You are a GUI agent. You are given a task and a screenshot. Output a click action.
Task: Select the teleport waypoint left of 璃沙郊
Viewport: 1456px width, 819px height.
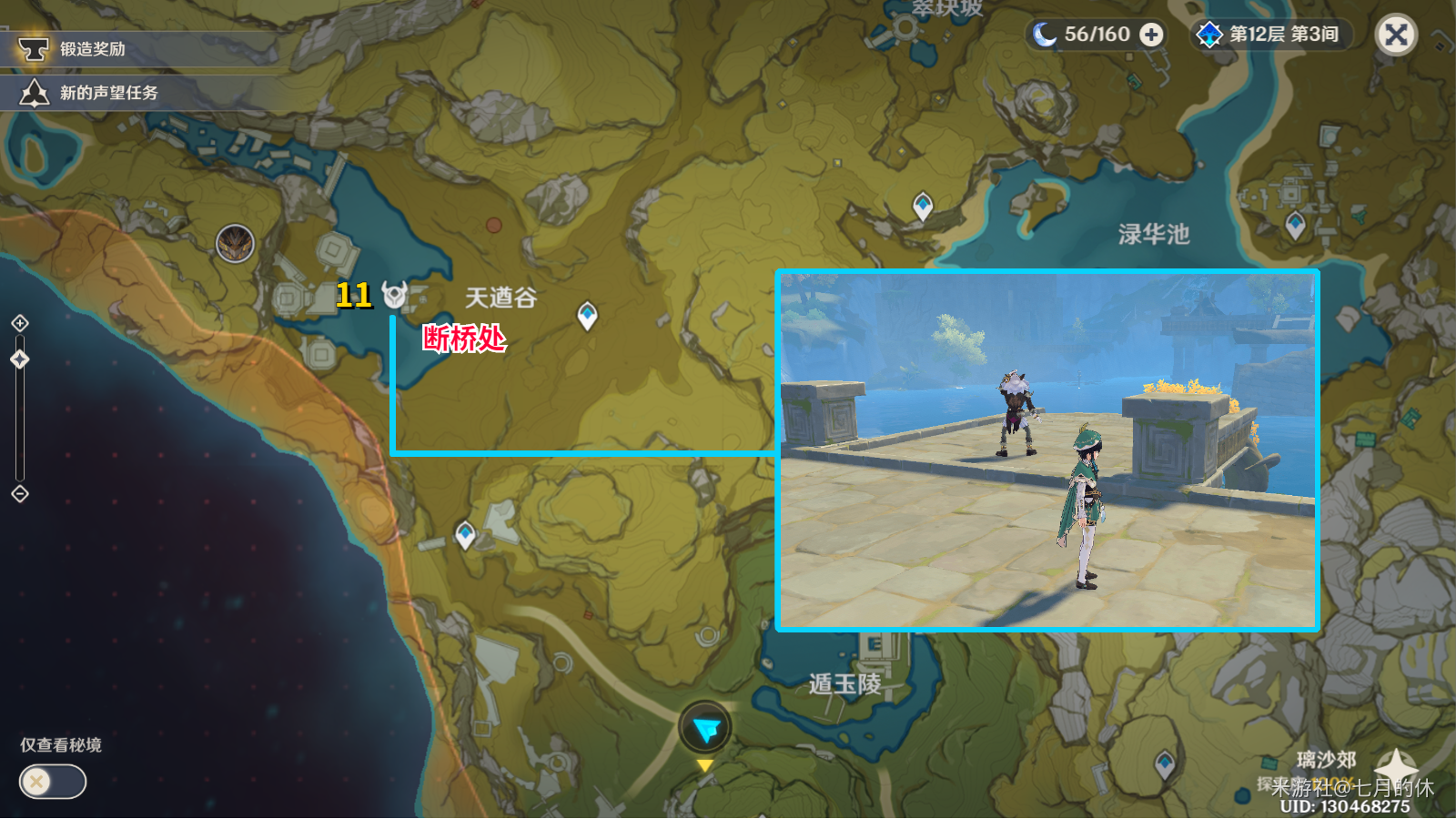click(x=1165, y=763)
